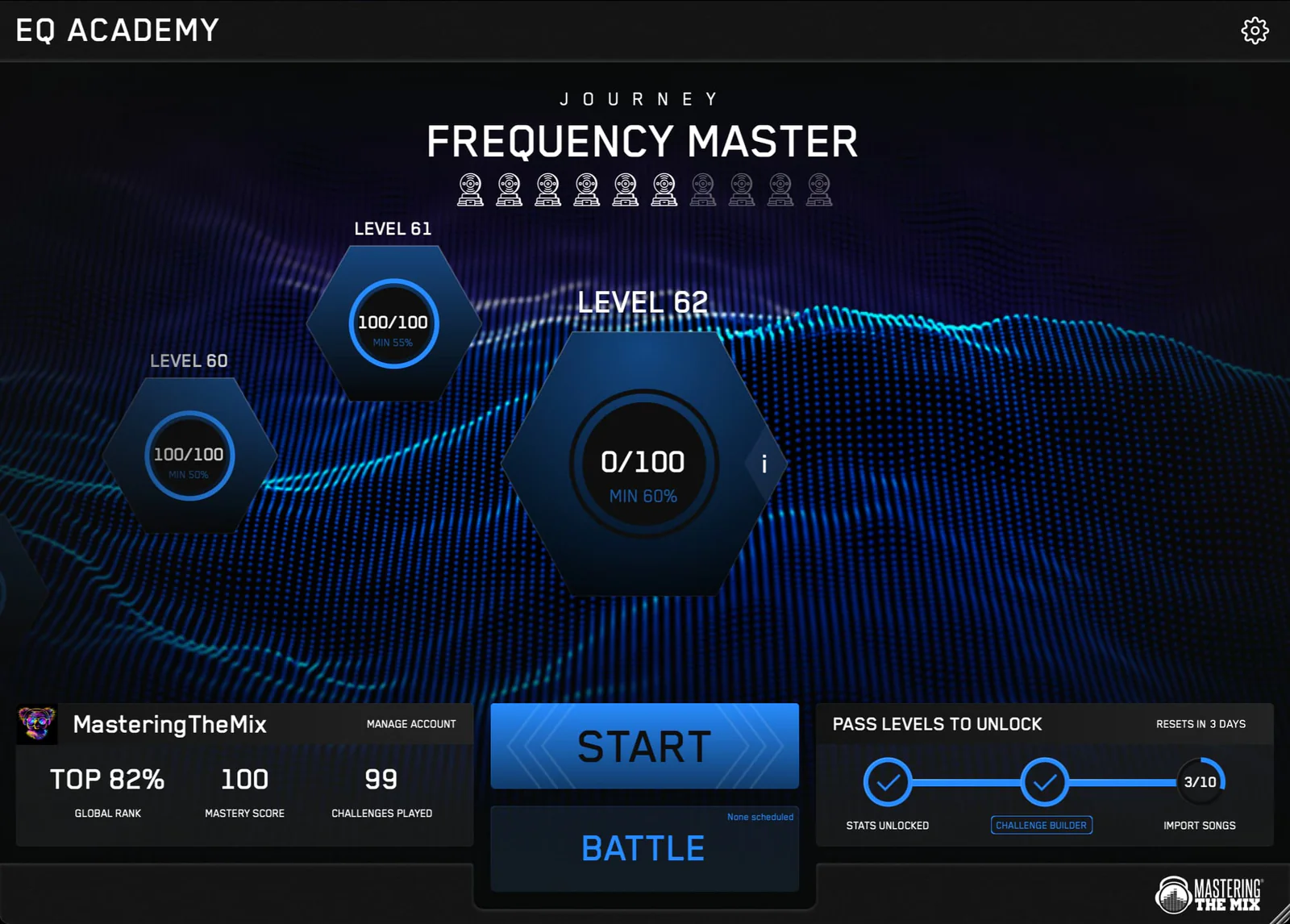Viewport: 1290px width, 924px height.
Task: Select the Level 60 hexagon
Action: 189,454
